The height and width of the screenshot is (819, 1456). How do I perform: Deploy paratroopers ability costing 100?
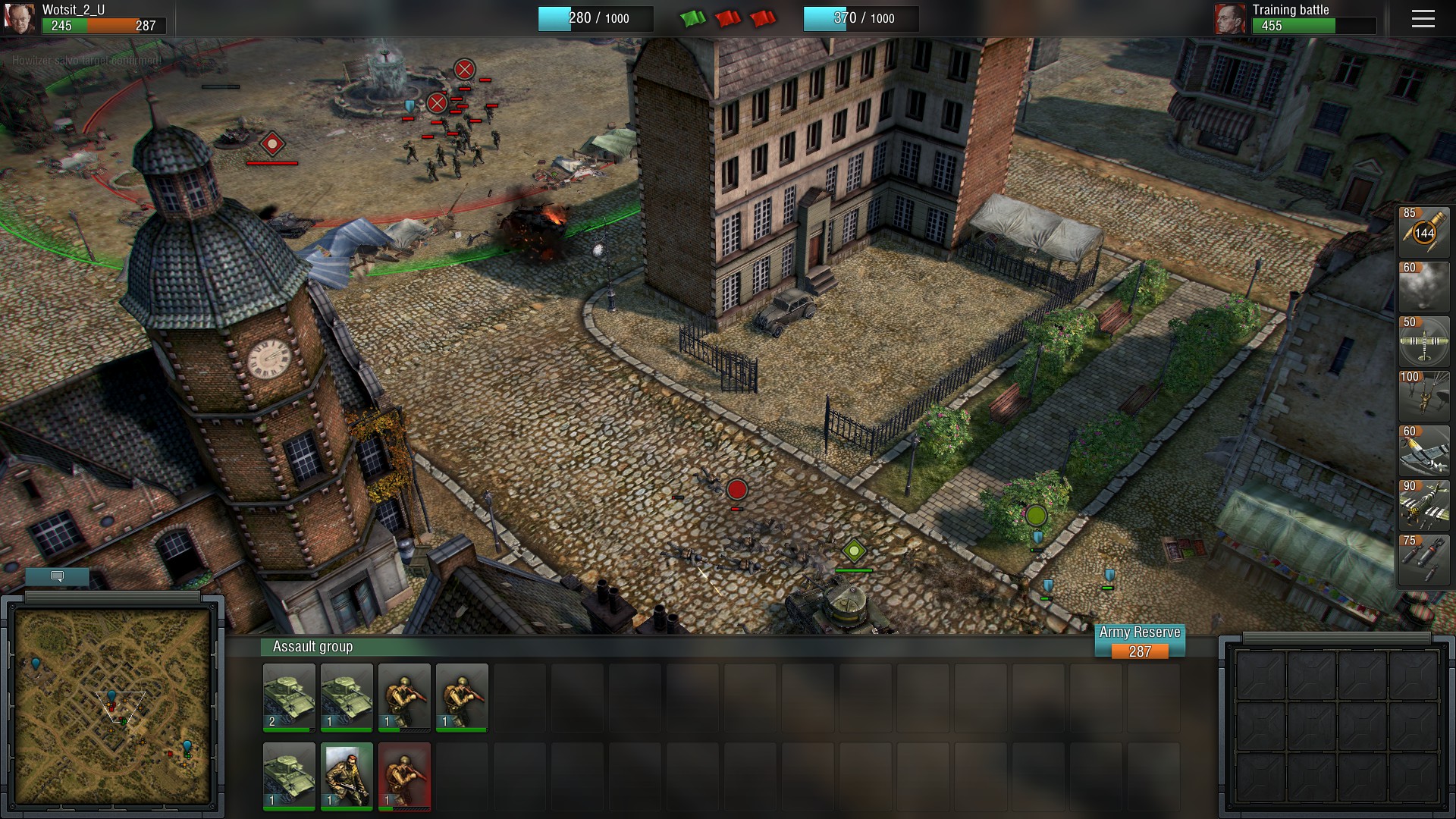(1423, 397)
